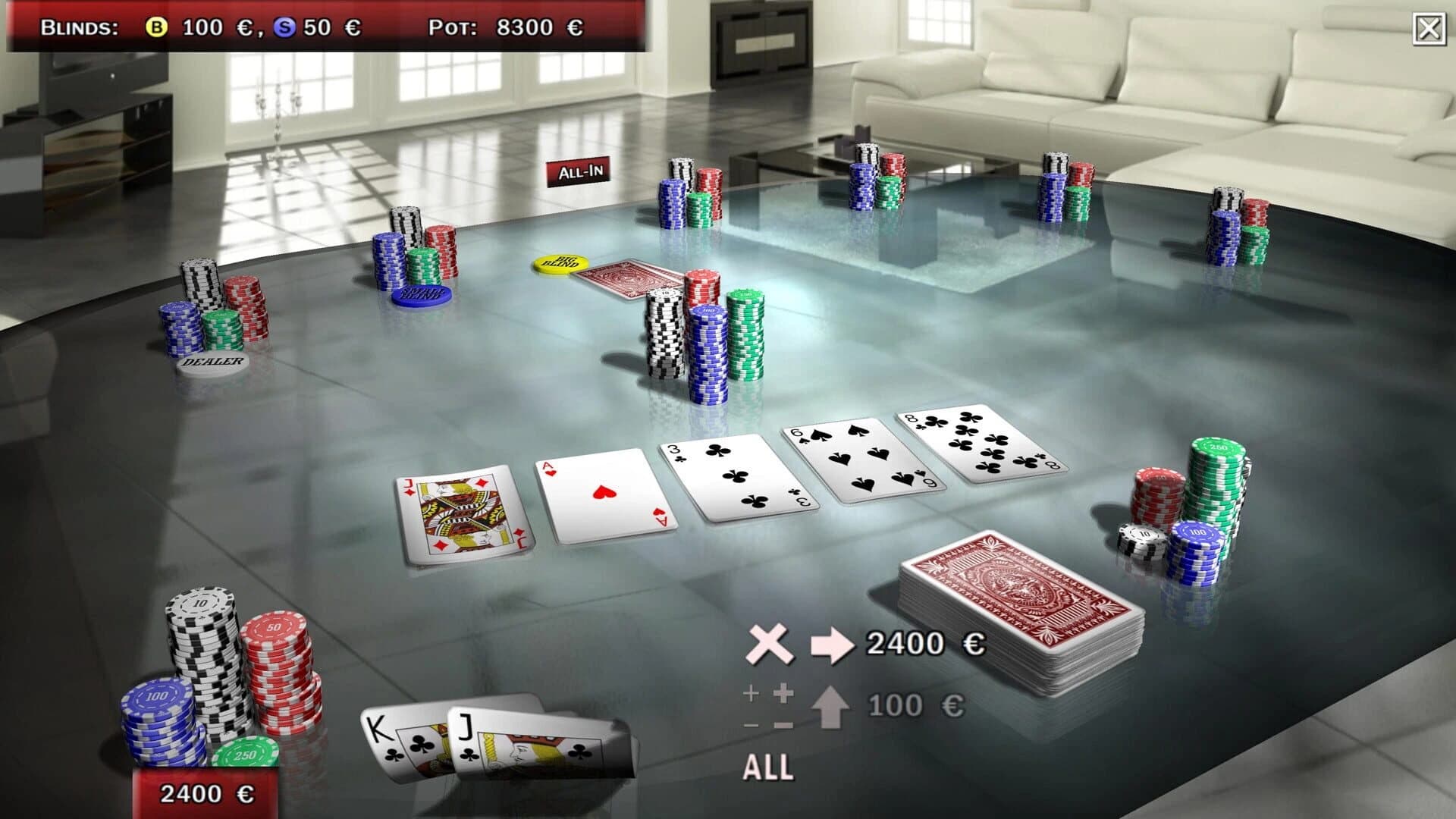
Task: Click the large minus step icon
Action: [x=783, y=724]
